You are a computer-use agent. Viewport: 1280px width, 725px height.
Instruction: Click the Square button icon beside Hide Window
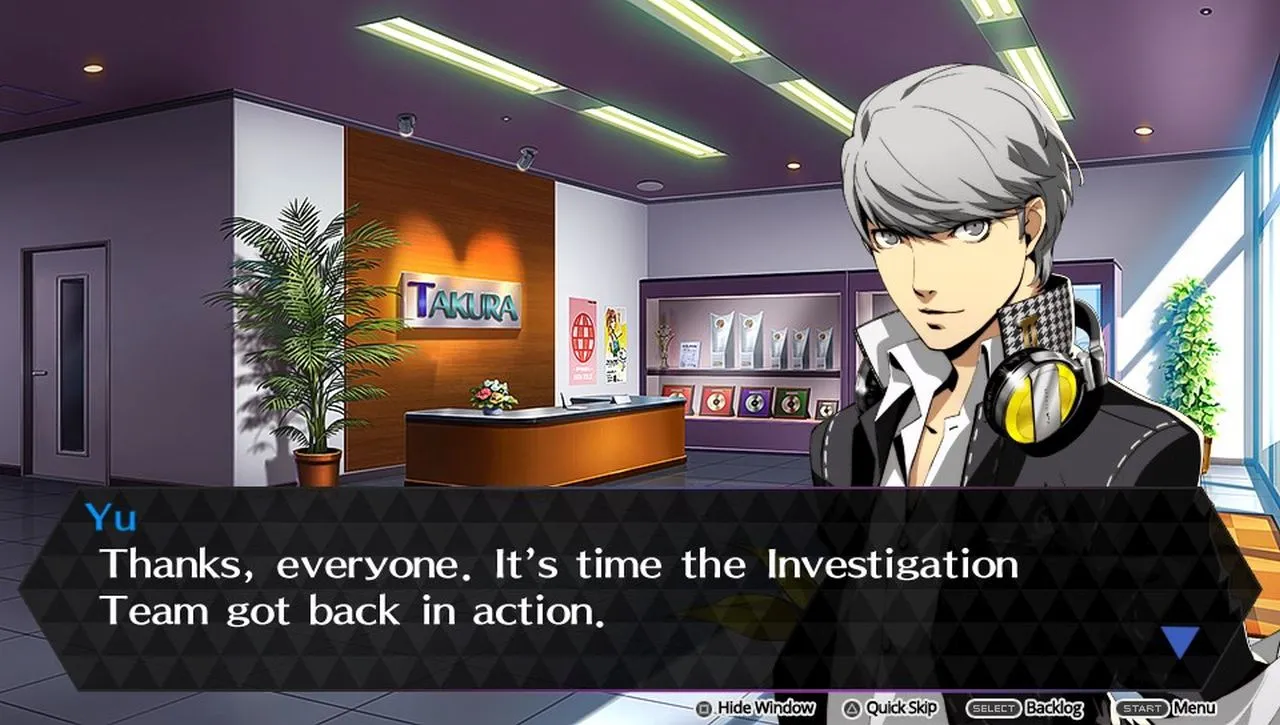point(704,707)
